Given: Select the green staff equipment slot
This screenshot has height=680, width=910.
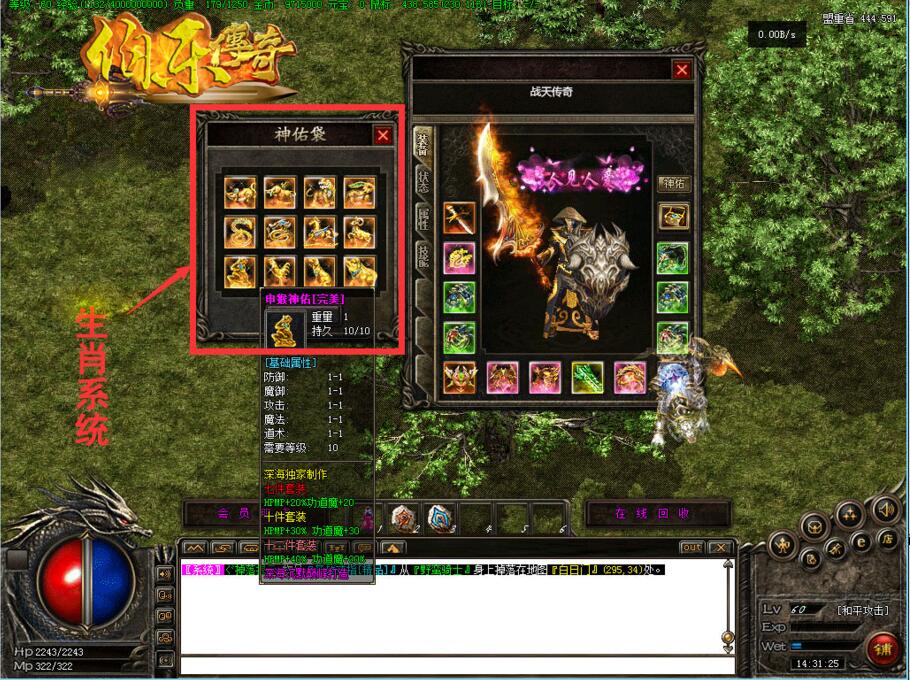Looking at the screenshot, I should 587,377.
